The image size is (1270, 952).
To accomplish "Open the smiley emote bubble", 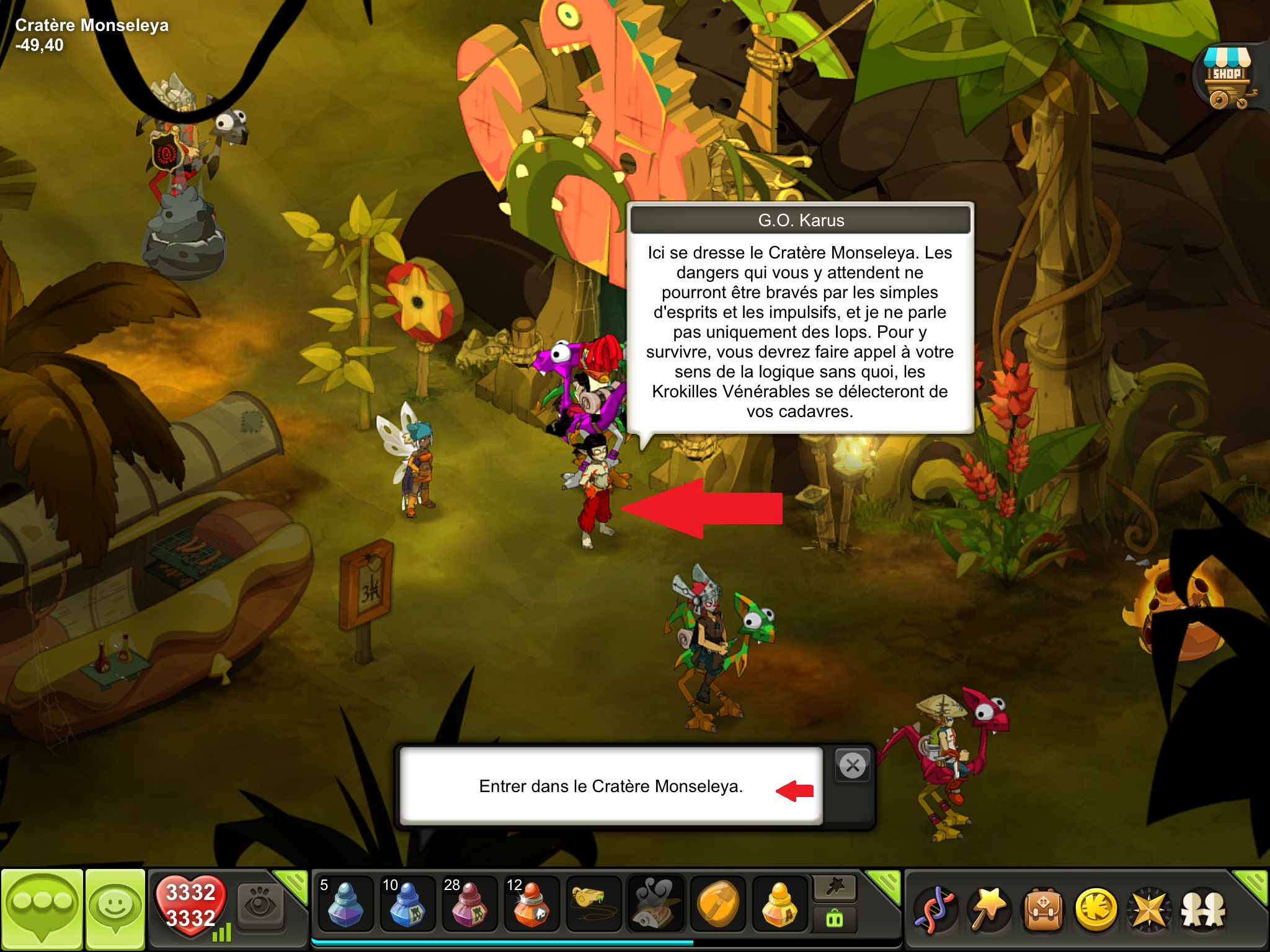I will (115, 908).
